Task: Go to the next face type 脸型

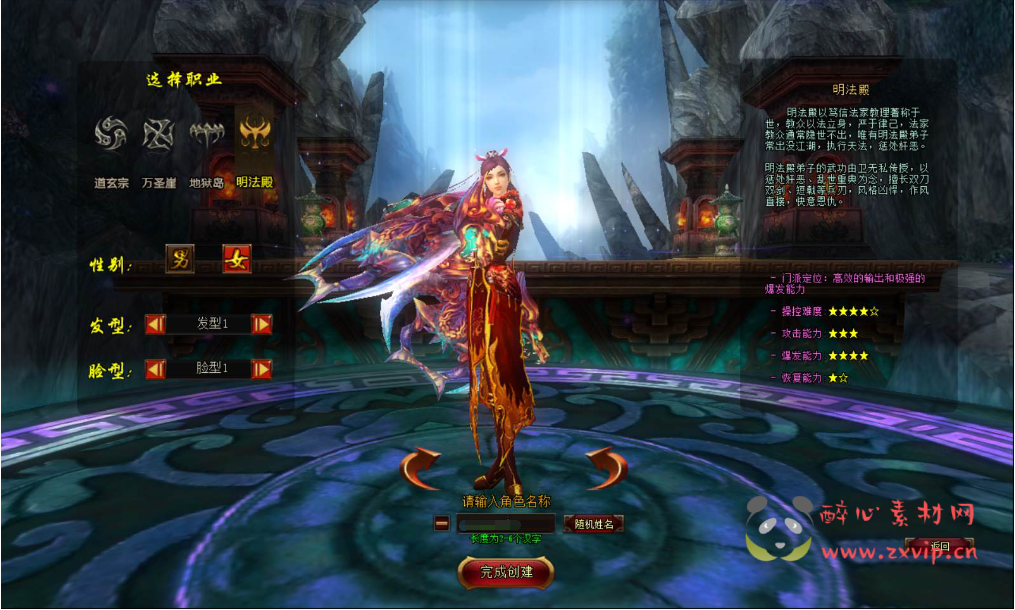Action: pos(262,369)
